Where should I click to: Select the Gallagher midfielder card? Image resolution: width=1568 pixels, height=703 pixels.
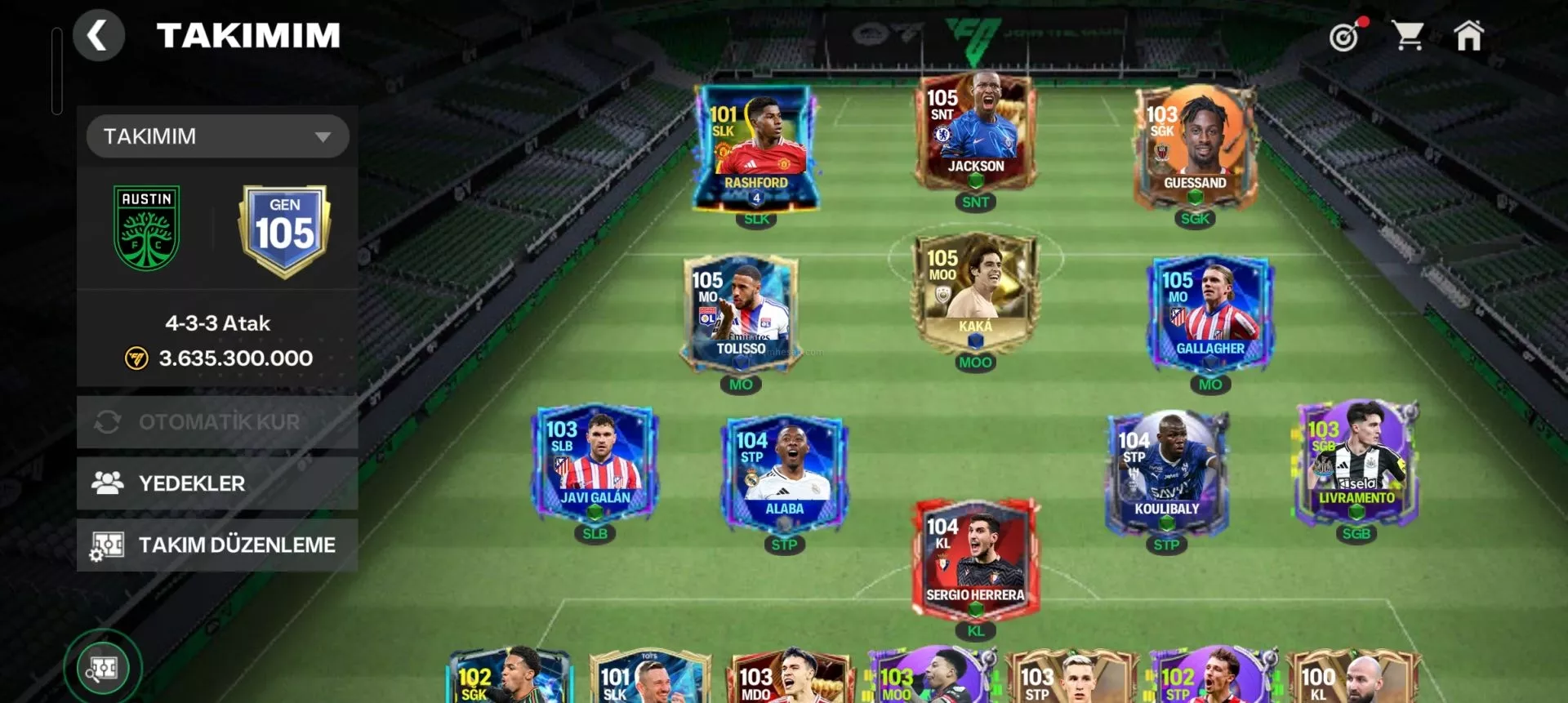coord(1210,312)
